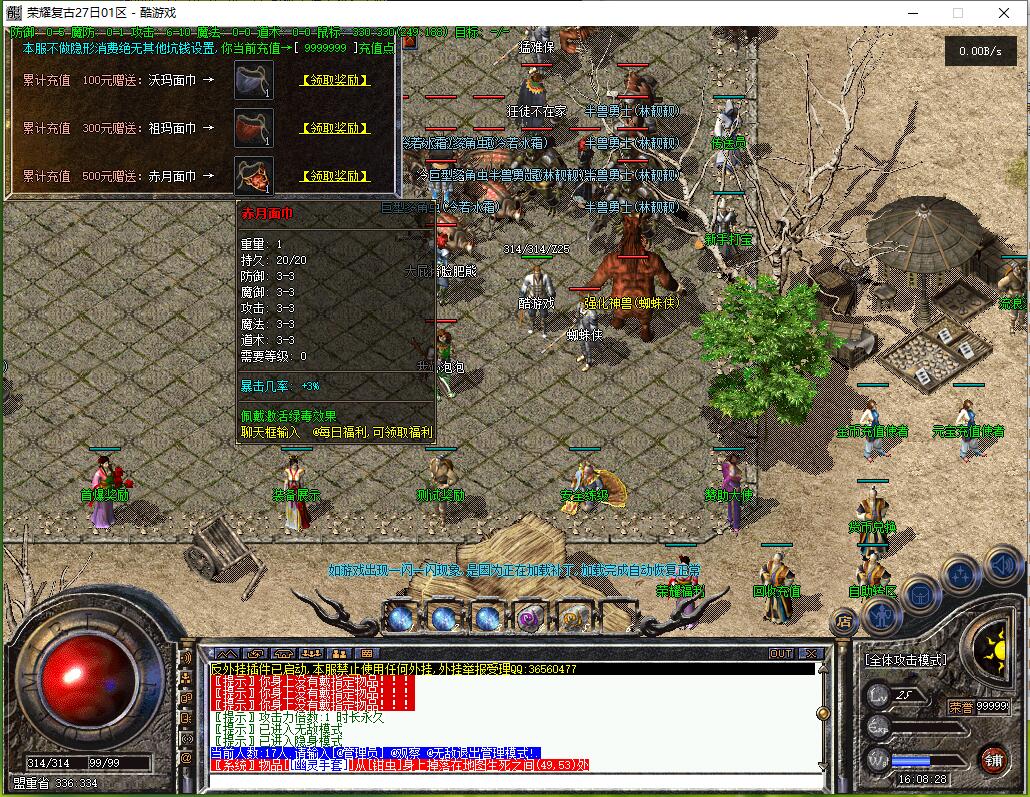The image size is (1030, 797).
Task: Toggle the 全体攻击模式 attack mode label
Action: click(x=905, y=660)
